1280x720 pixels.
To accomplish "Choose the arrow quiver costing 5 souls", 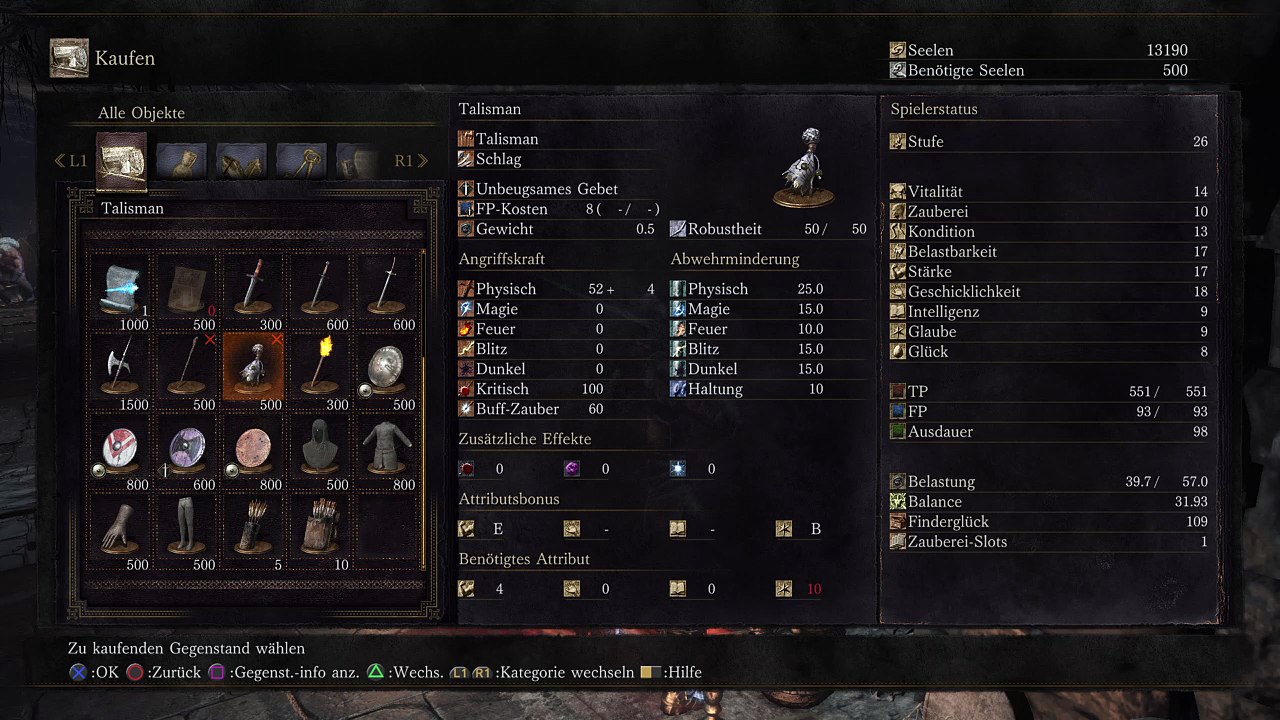I will tap(254, 528).
